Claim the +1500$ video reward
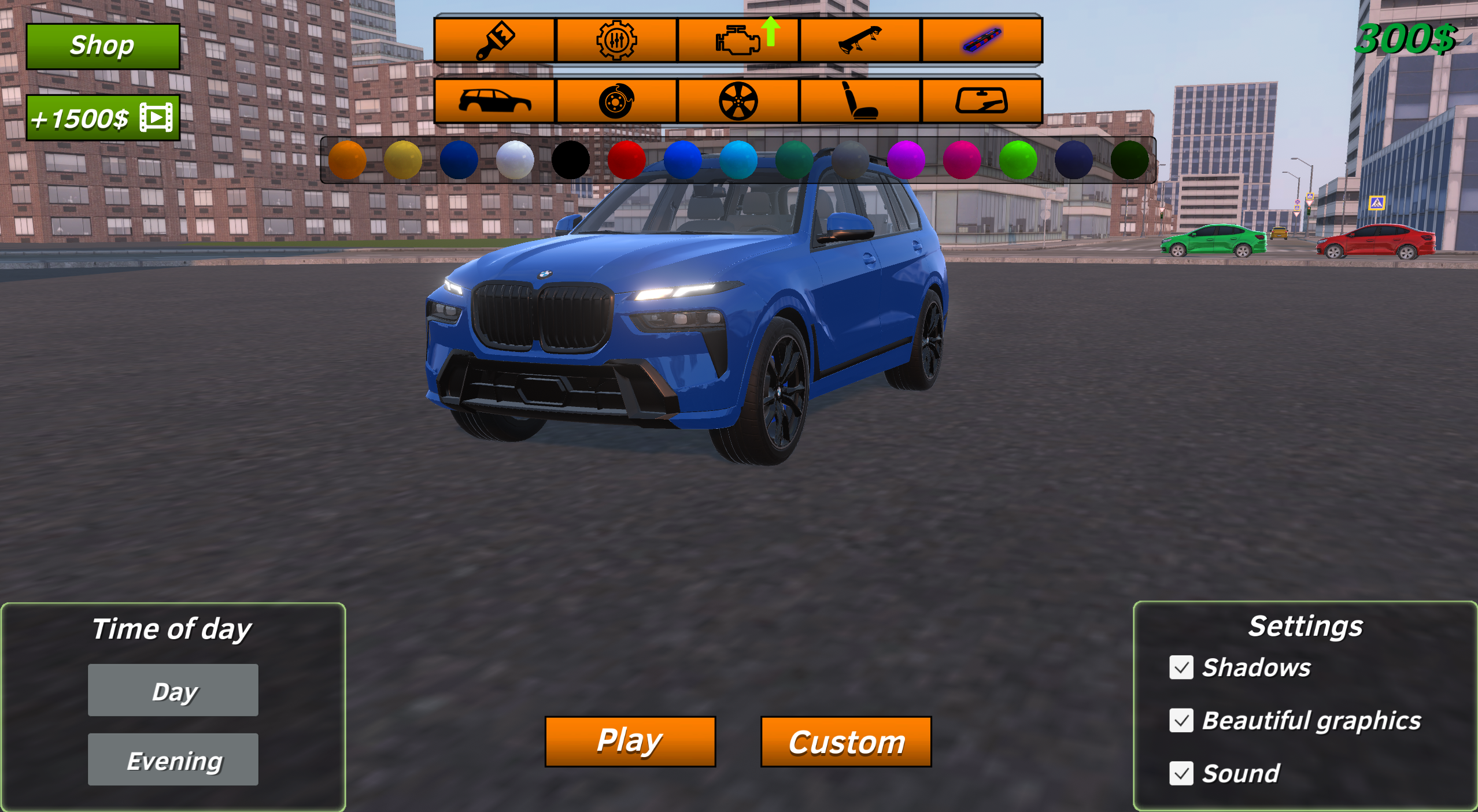The height and width of the screenshot is (812, 1478). 103,116
